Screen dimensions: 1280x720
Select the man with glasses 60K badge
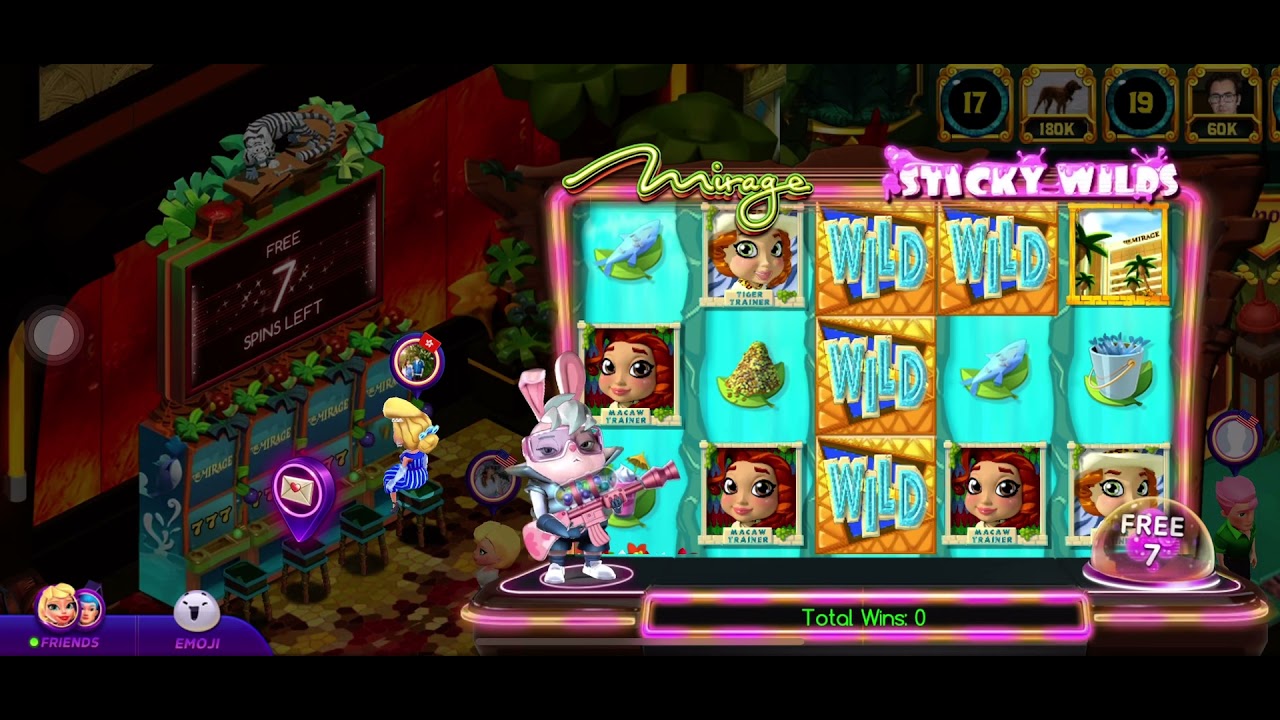click(1222, 104)
